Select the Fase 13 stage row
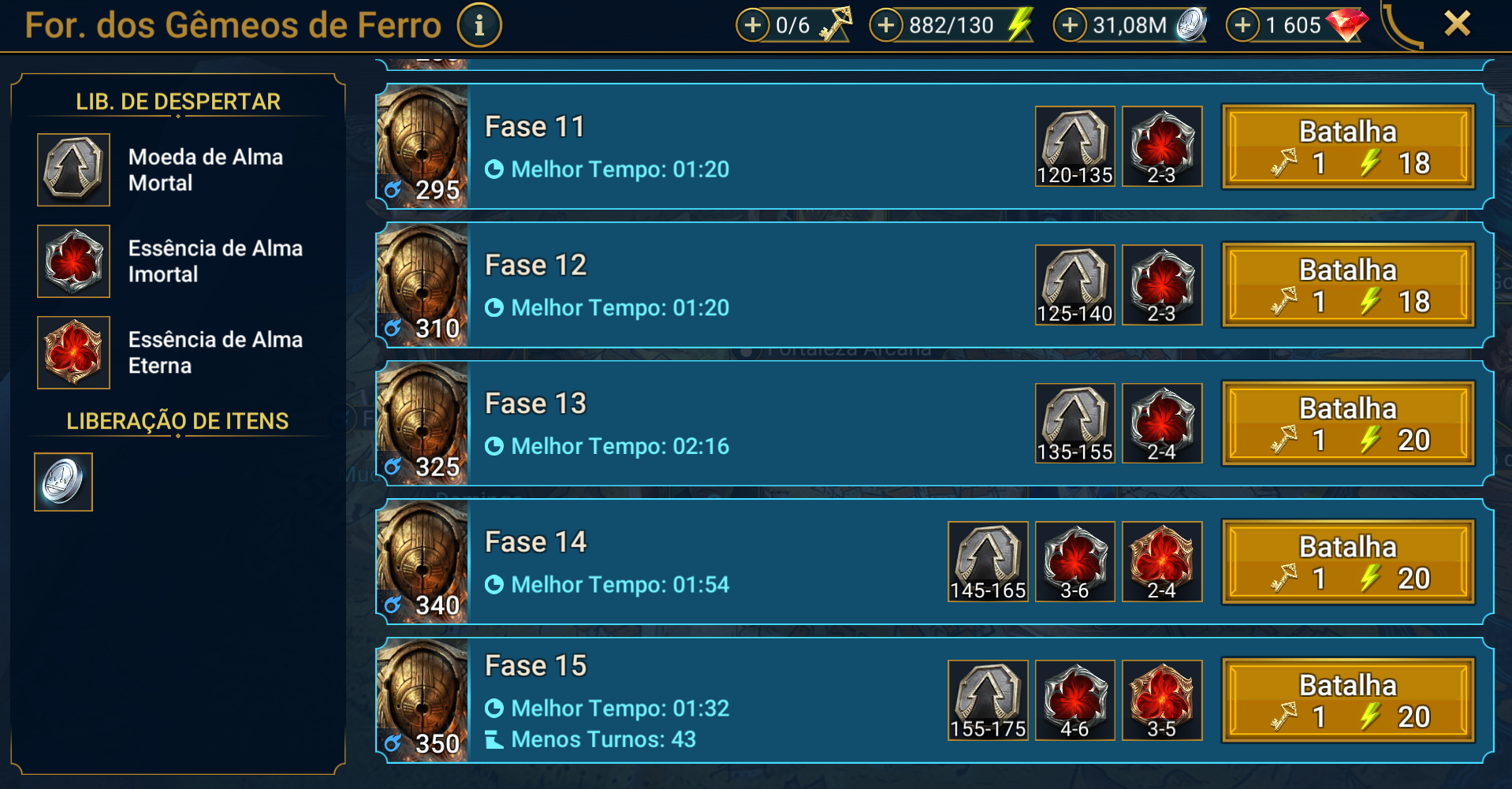The image size is (1512, 789). pos(709,424)
